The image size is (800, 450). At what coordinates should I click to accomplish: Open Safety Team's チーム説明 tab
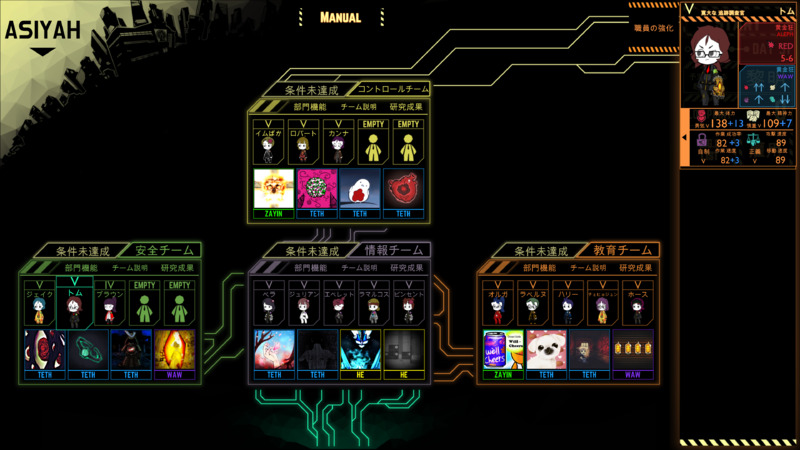point(129,267)
